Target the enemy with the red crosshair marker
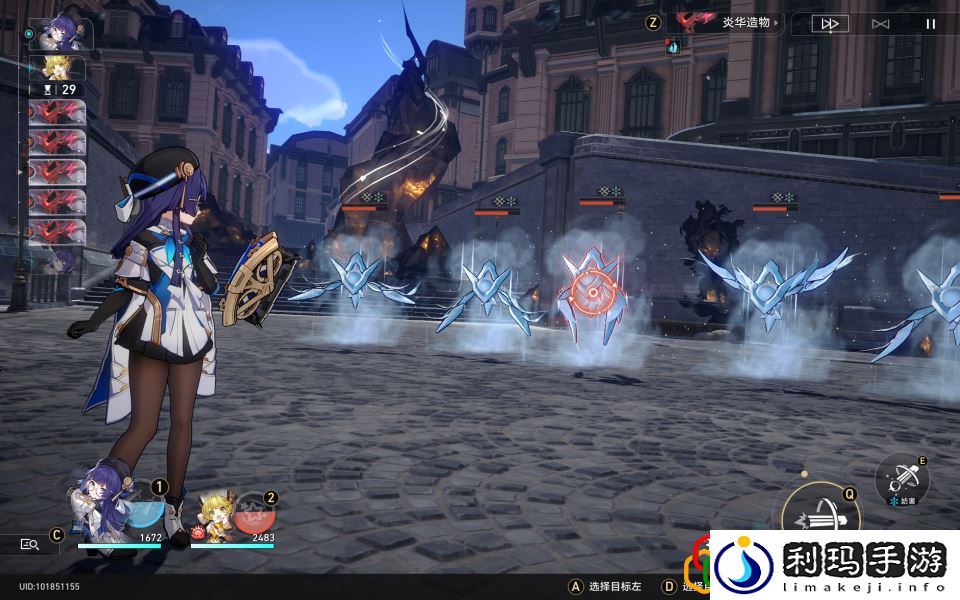Viewport: 960px width, 600px height. pyautogui.click(x=592, y=290)
